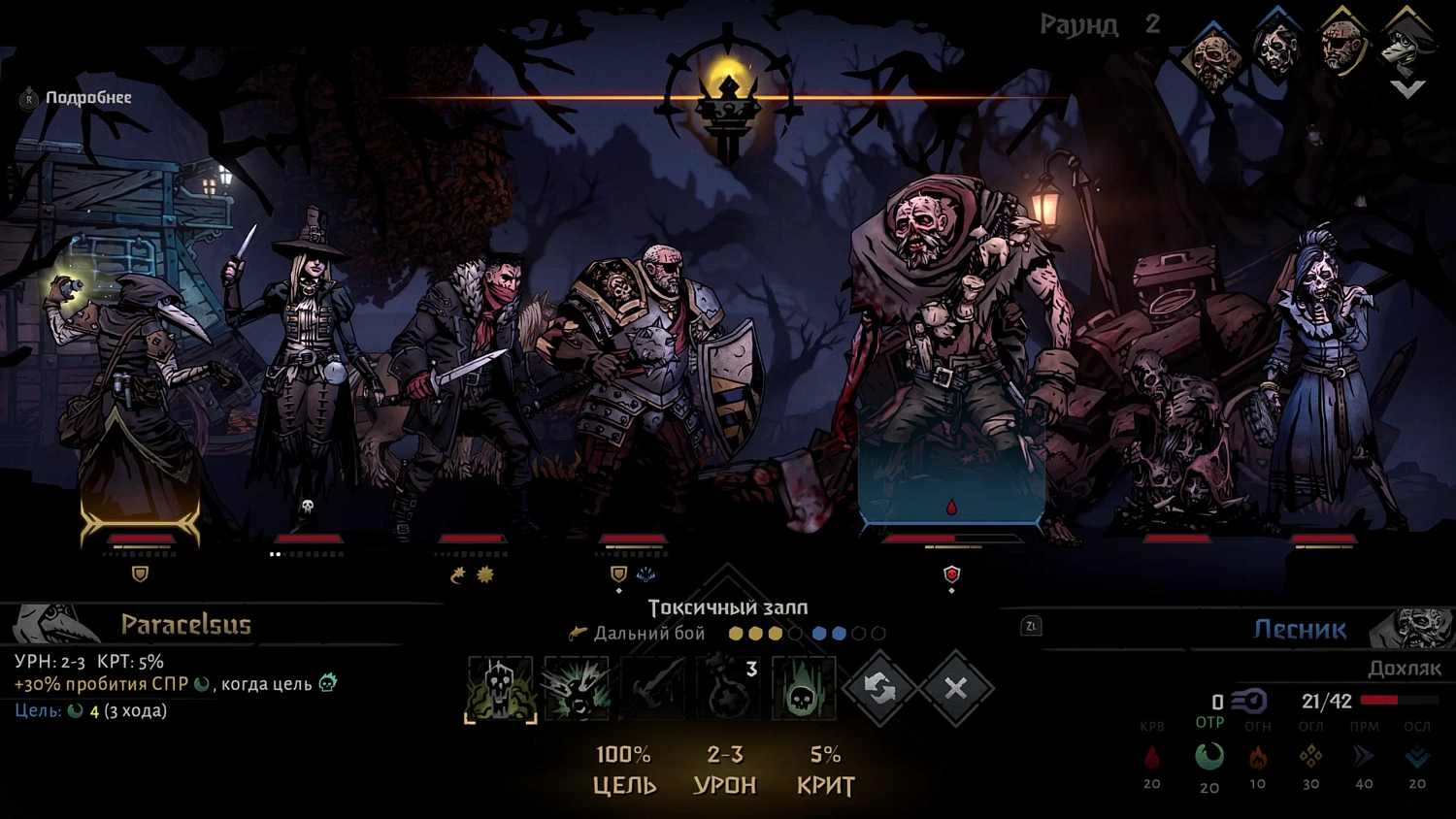Expand the ZL details panel for Лесник
1456x819 pixels.
pos(1032,626)
